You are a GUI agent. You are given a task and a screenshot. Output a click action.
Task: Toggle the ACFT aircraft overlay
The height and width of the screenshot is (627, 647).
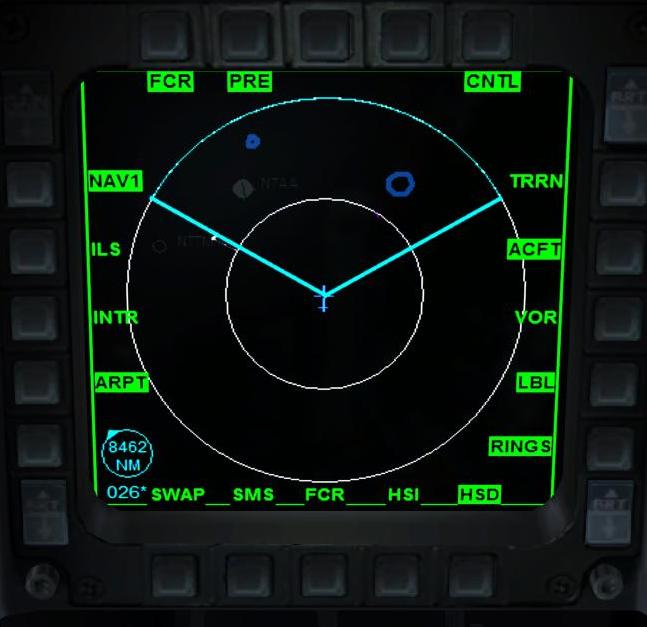tap(534, 249)
